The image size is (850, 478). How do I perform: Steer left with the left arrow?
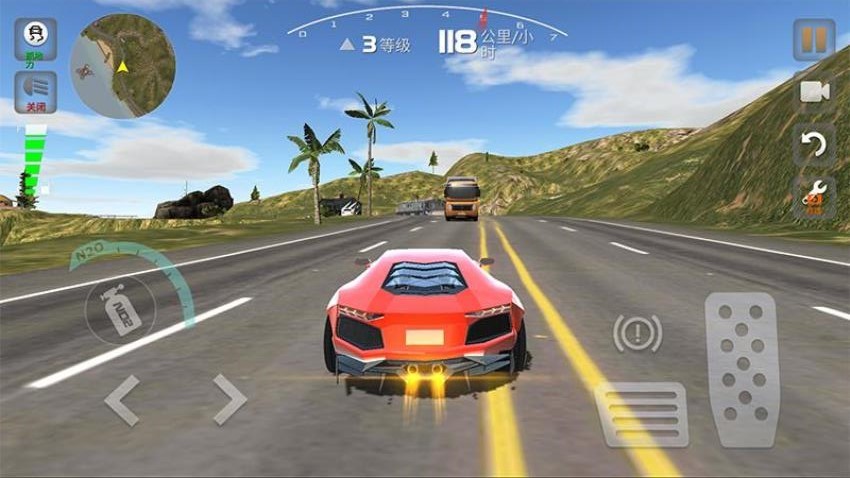coord(121,400)
